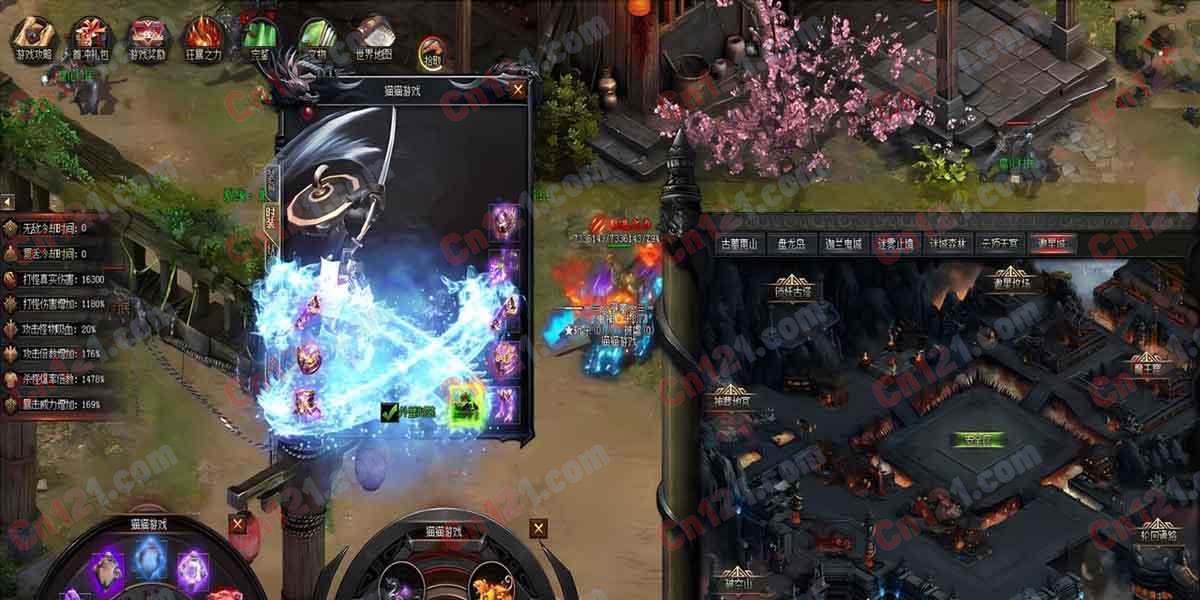Open the 世界地图 world map
The height and width of the screenshot is (600, 1200).
coord(372,40)
